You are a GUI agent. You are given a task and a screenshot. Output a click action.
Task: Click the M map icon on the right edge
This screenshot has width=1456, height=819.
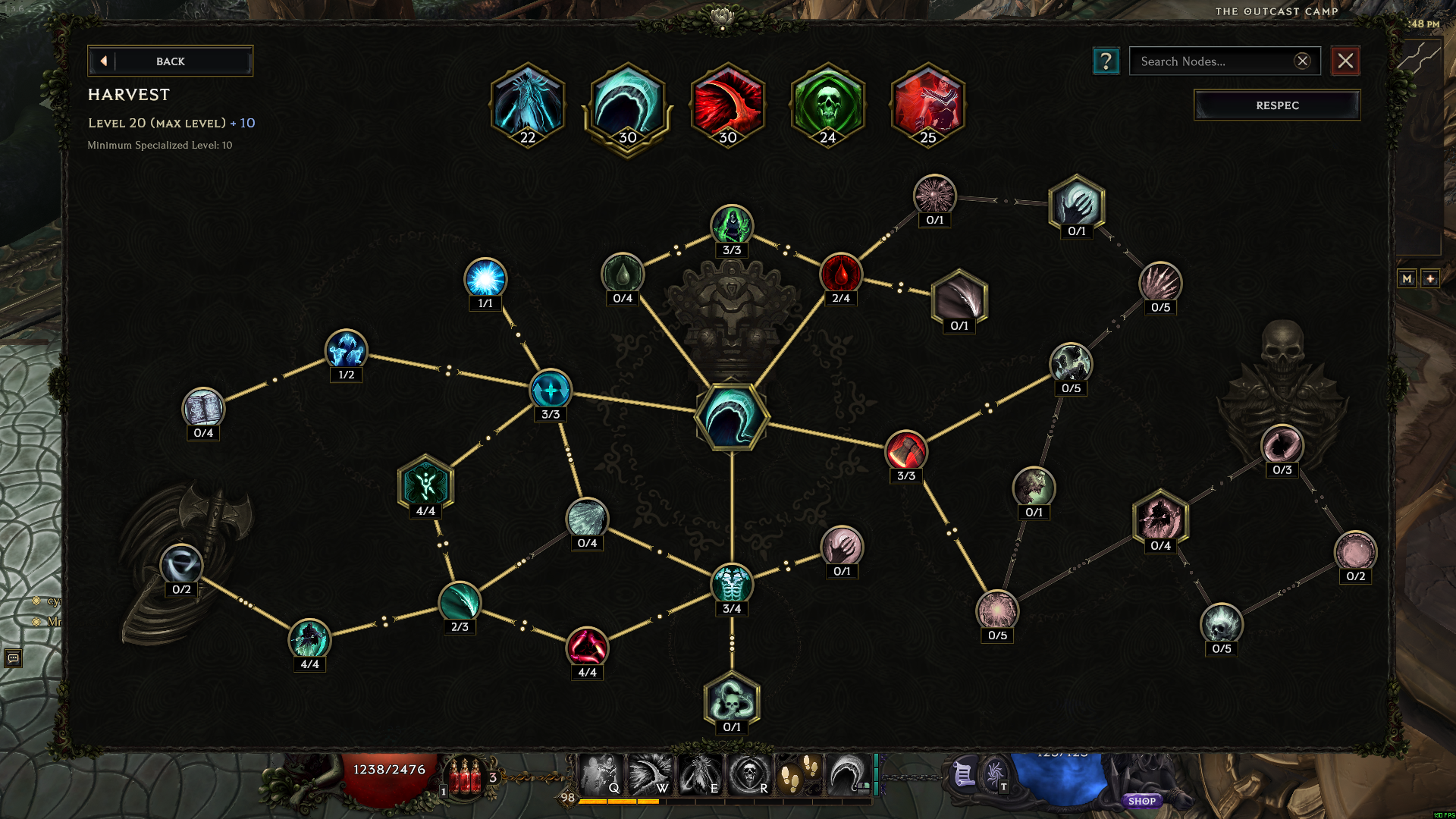1407,278
